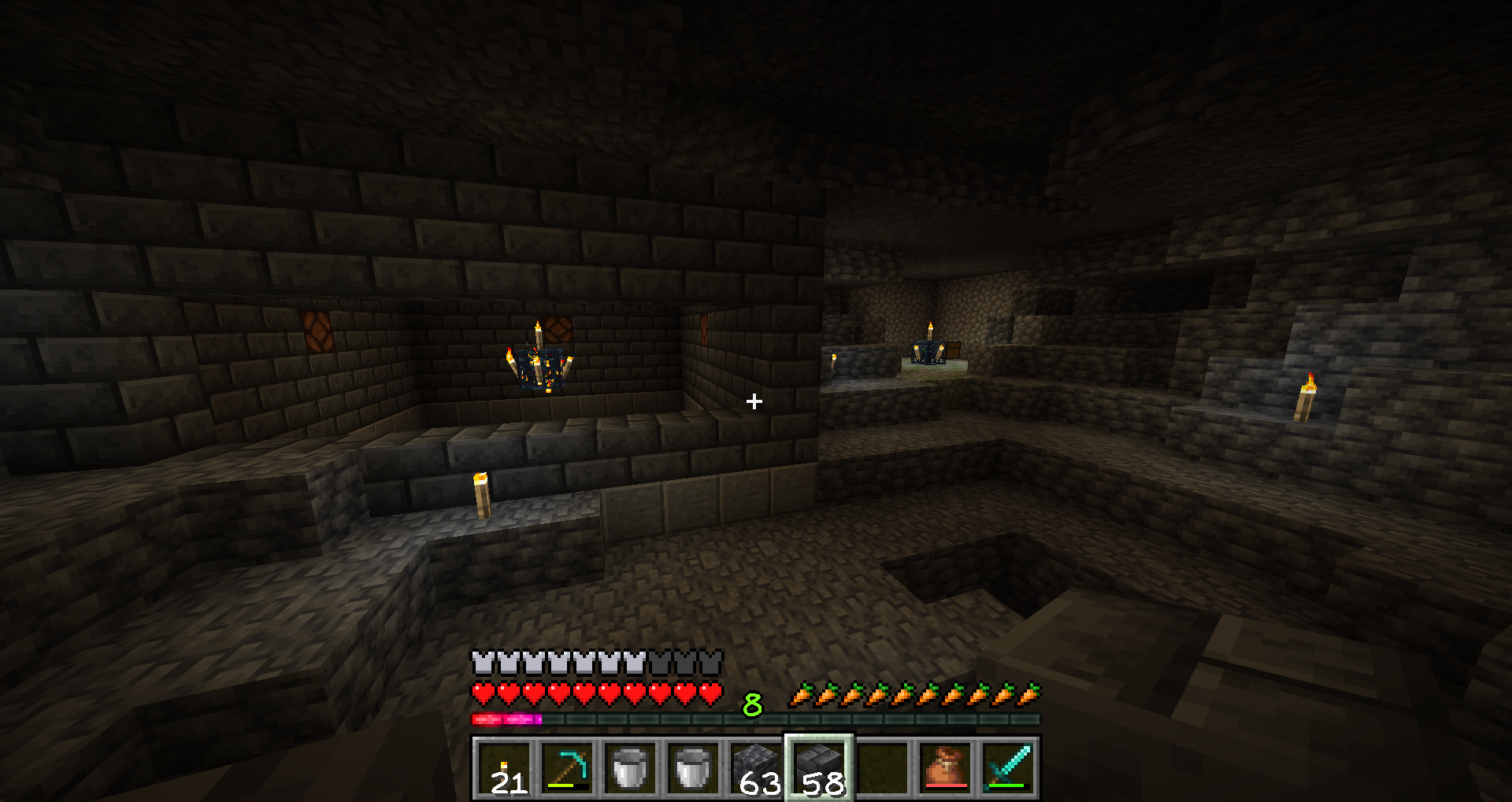Select the torch stack of 21
Image resolution: width=1512 pixels, height=802 pixels.
(x=504, y=768)
